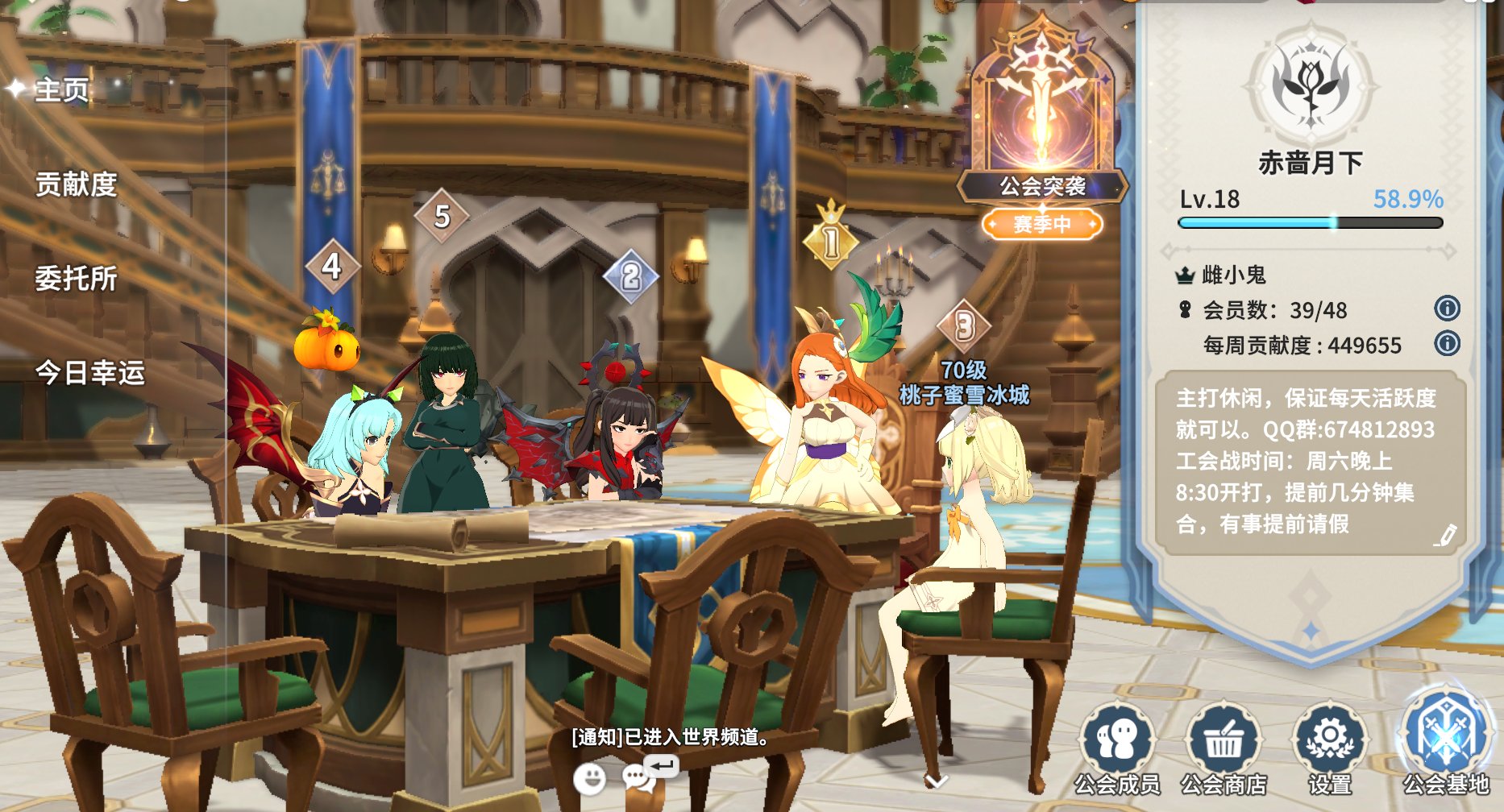Switch to the 贡献度 contribution tab

(x=76, y=184)
